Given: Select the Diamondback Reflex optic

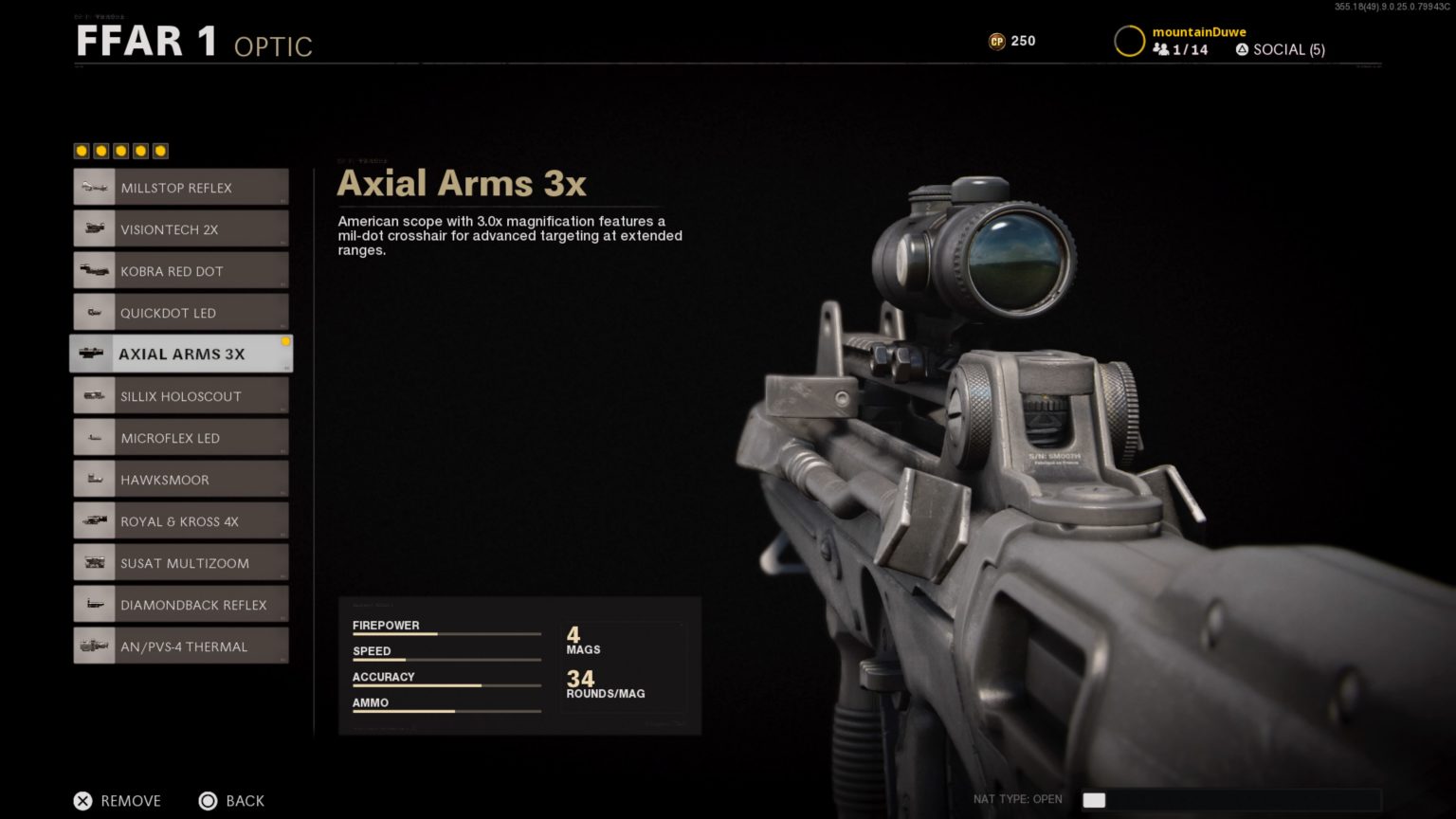Looking at the screenshot, I should (180, 604).
